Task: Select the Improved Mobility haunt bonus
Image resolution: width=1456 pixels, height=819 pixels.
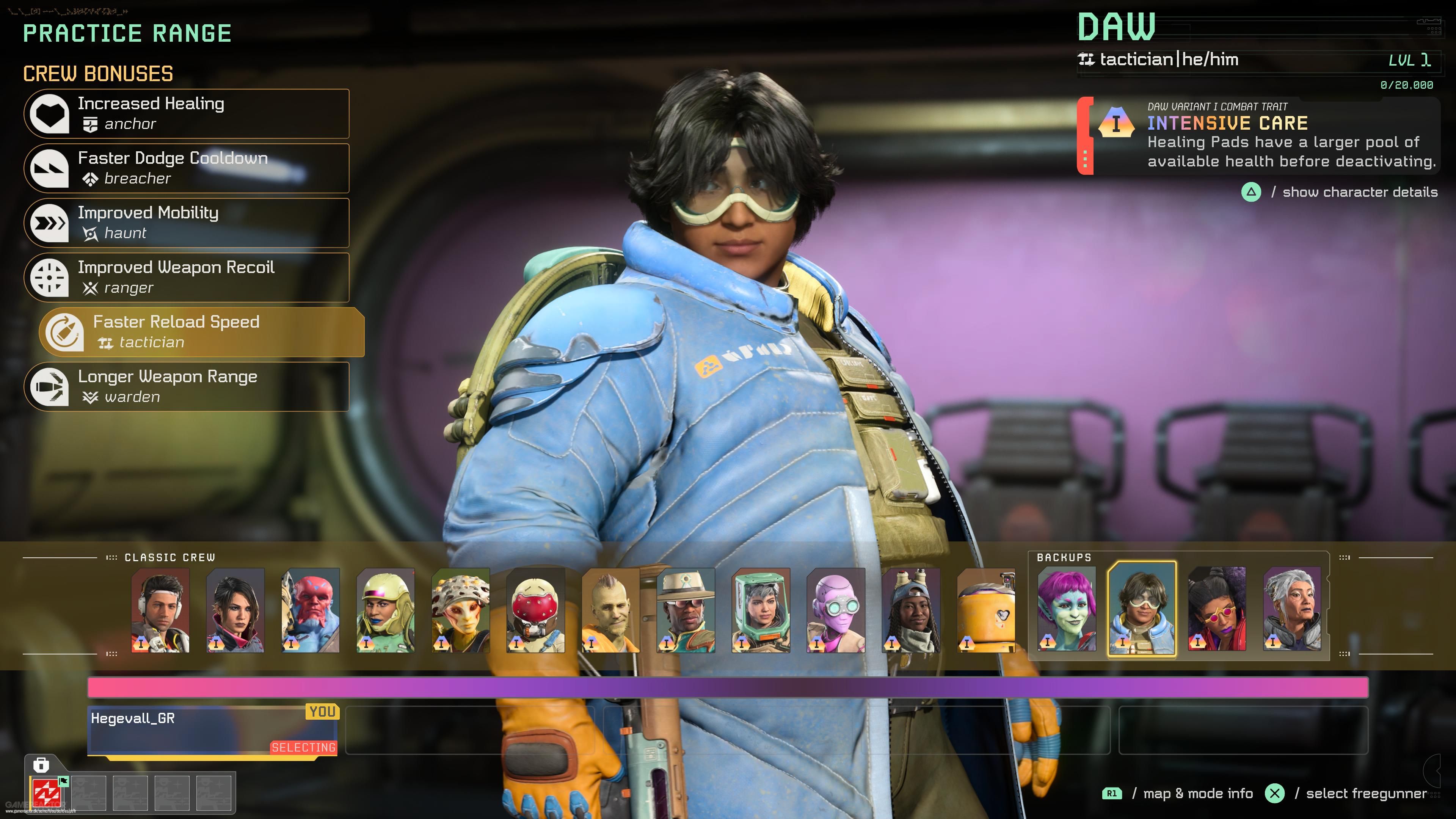Action: (x=187, y=223)
